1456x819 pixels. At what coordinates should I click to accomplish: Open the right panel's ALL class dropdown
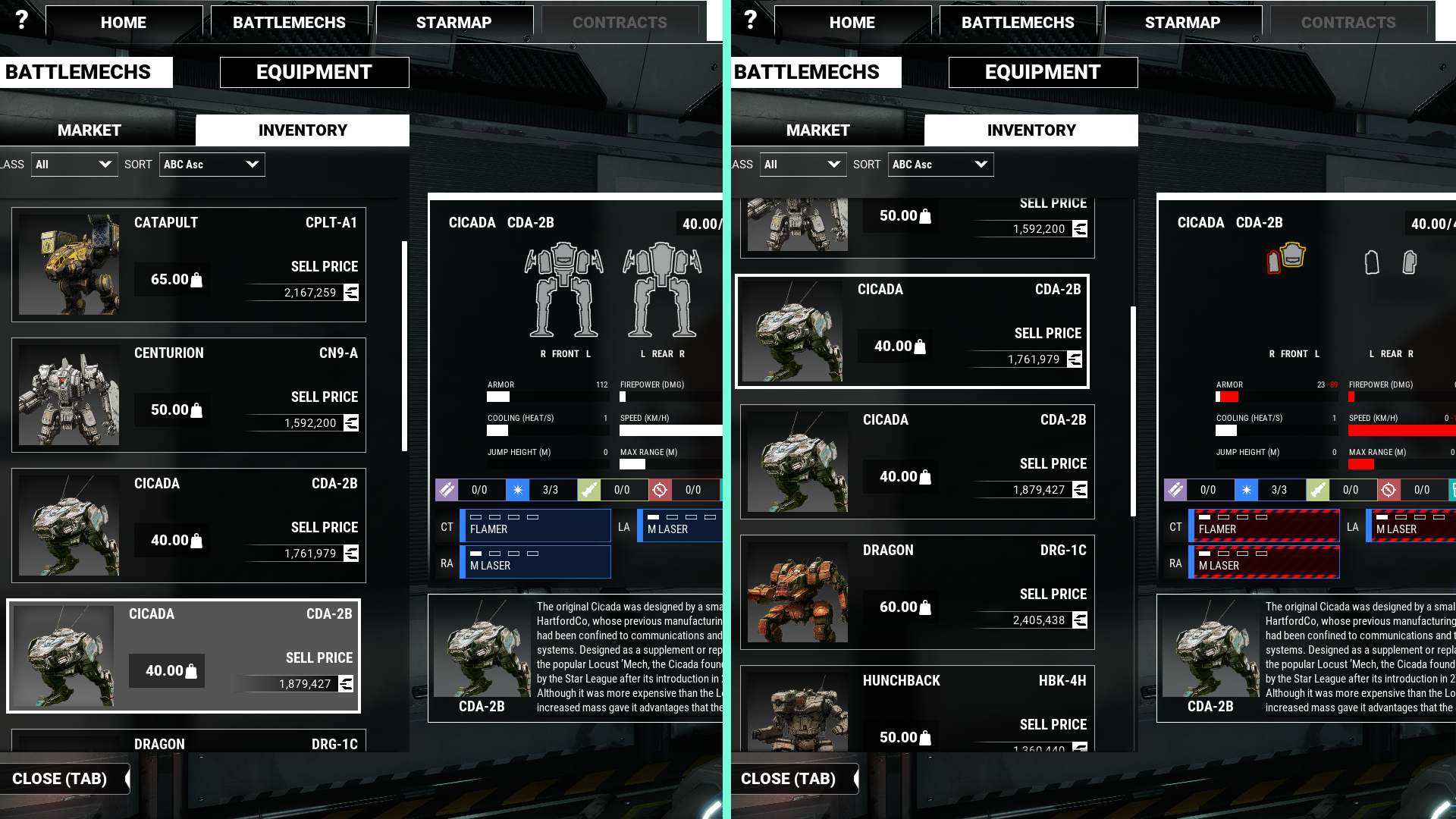(802, 165)
